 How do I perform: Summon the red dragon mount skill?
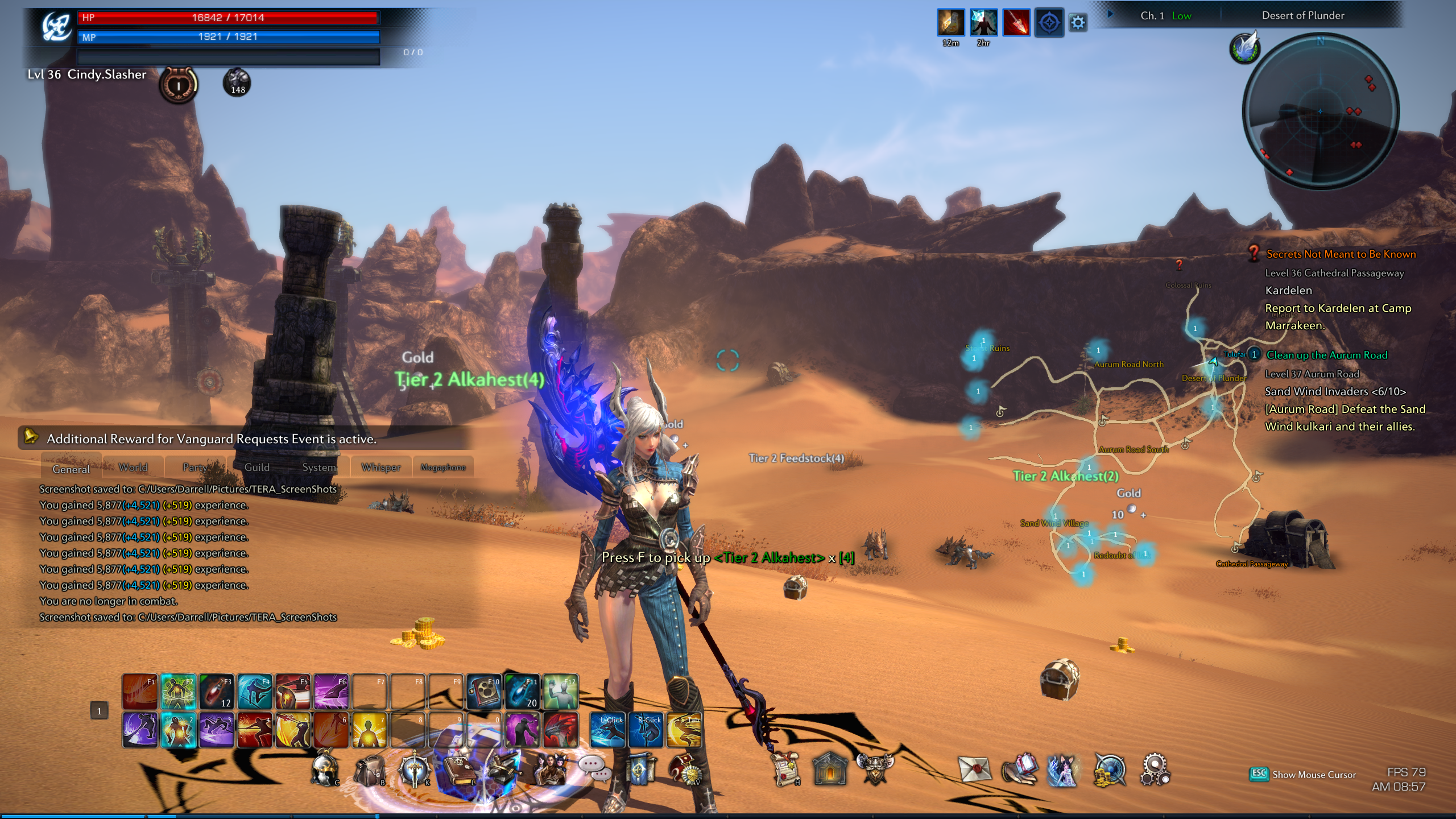click(560, 730)
